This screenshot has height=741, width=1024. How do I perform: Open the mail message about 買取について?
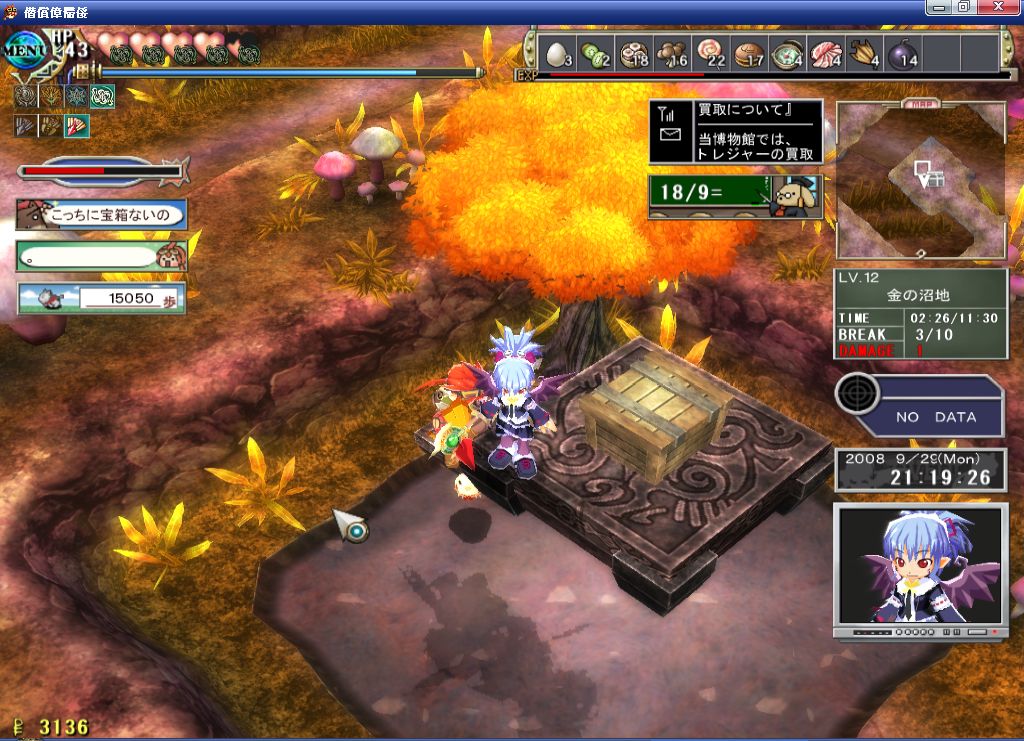(x=736, y=132)
